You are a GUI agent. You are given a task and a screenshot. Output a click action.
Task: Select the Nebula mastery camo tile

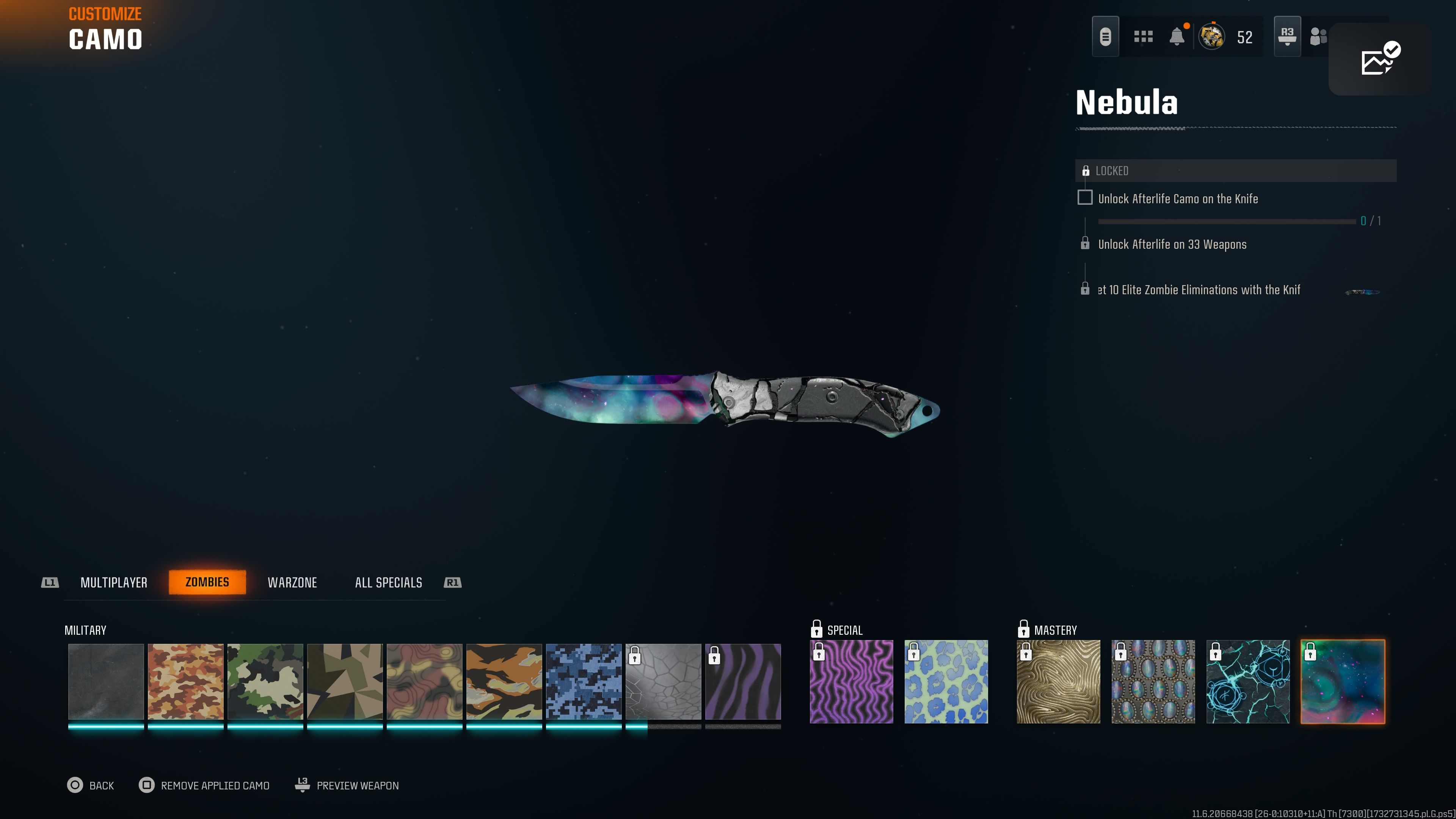click(x=1343, y=681)
